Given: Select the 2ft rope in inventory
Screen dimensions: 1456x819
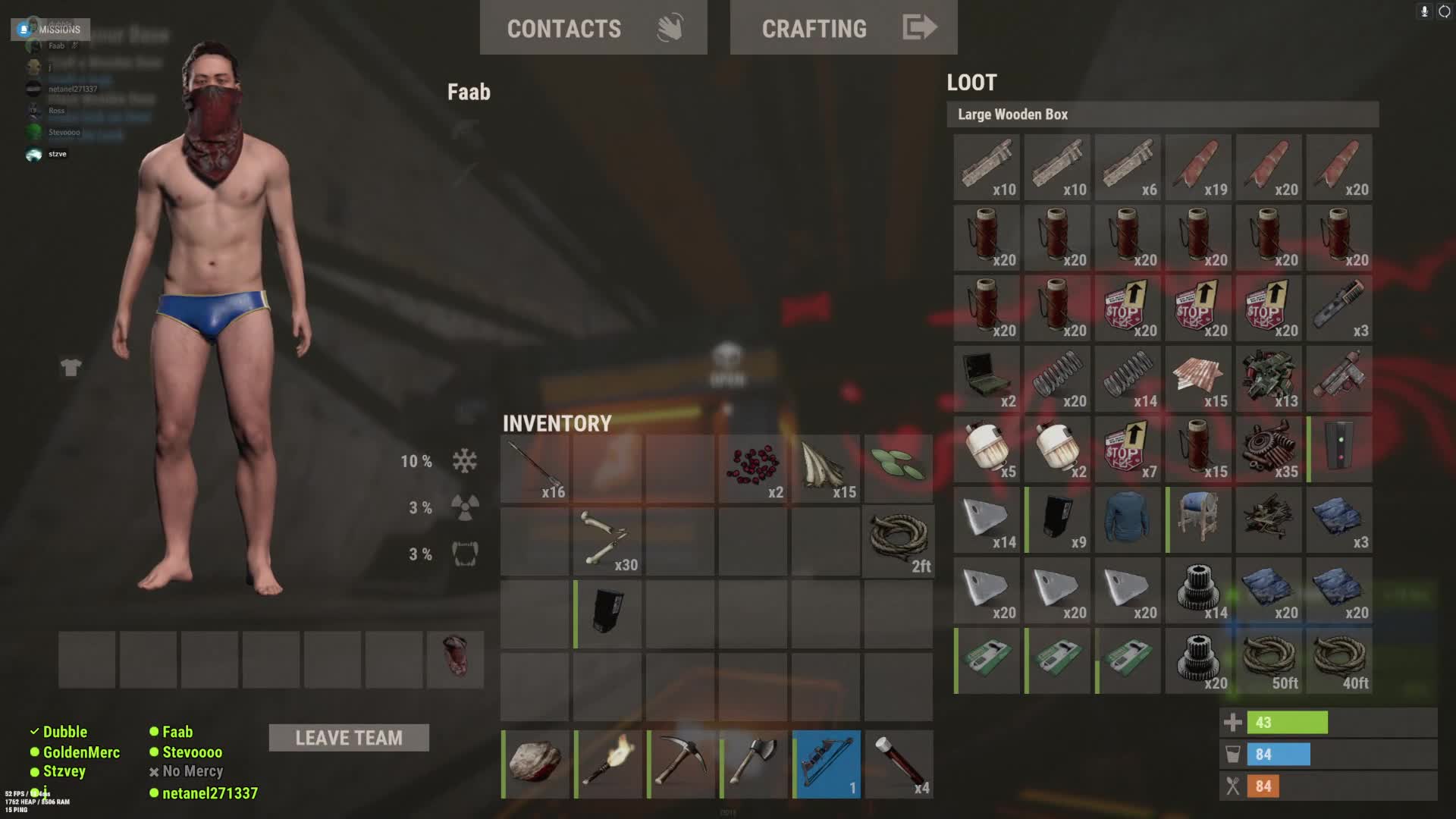Looking at the screenshot, I should pos(899,541).
